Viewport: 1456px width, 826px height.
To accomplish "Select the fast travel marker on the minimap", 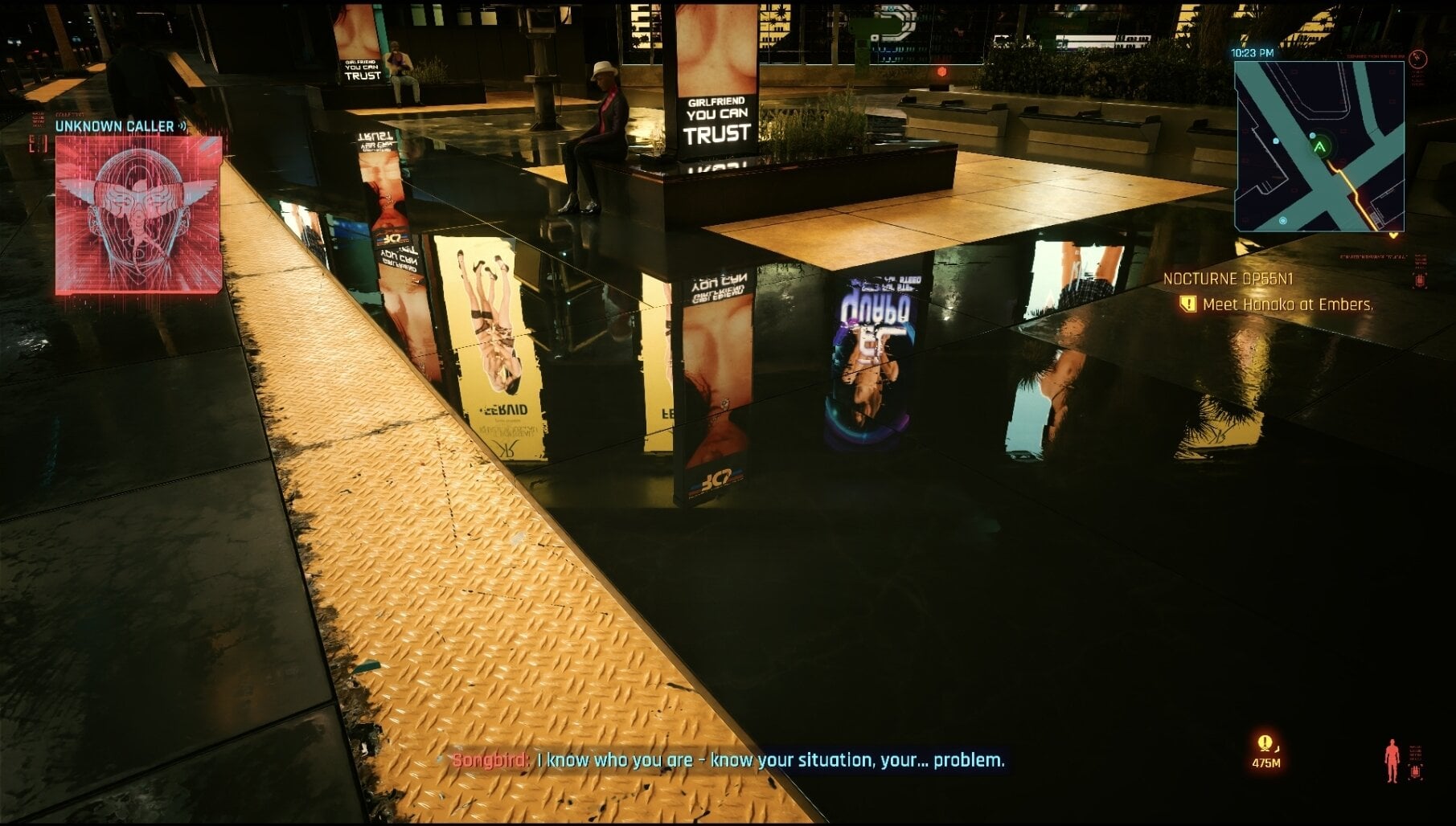I will 1282,220.
